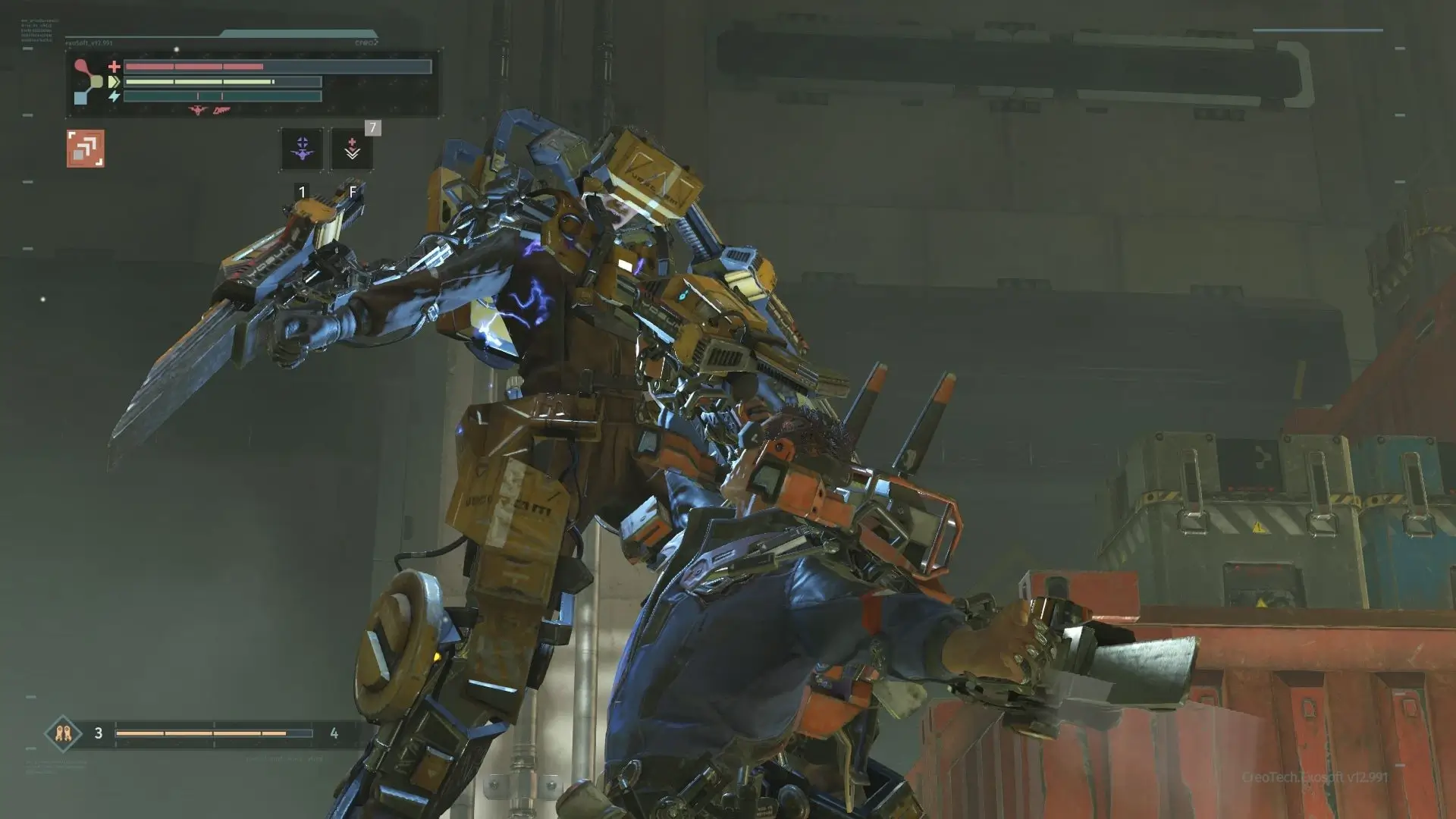Screen dimensions: 1456x819
Task: Select the orange scrap multiplier icon
Action: (x=86, y=148)
